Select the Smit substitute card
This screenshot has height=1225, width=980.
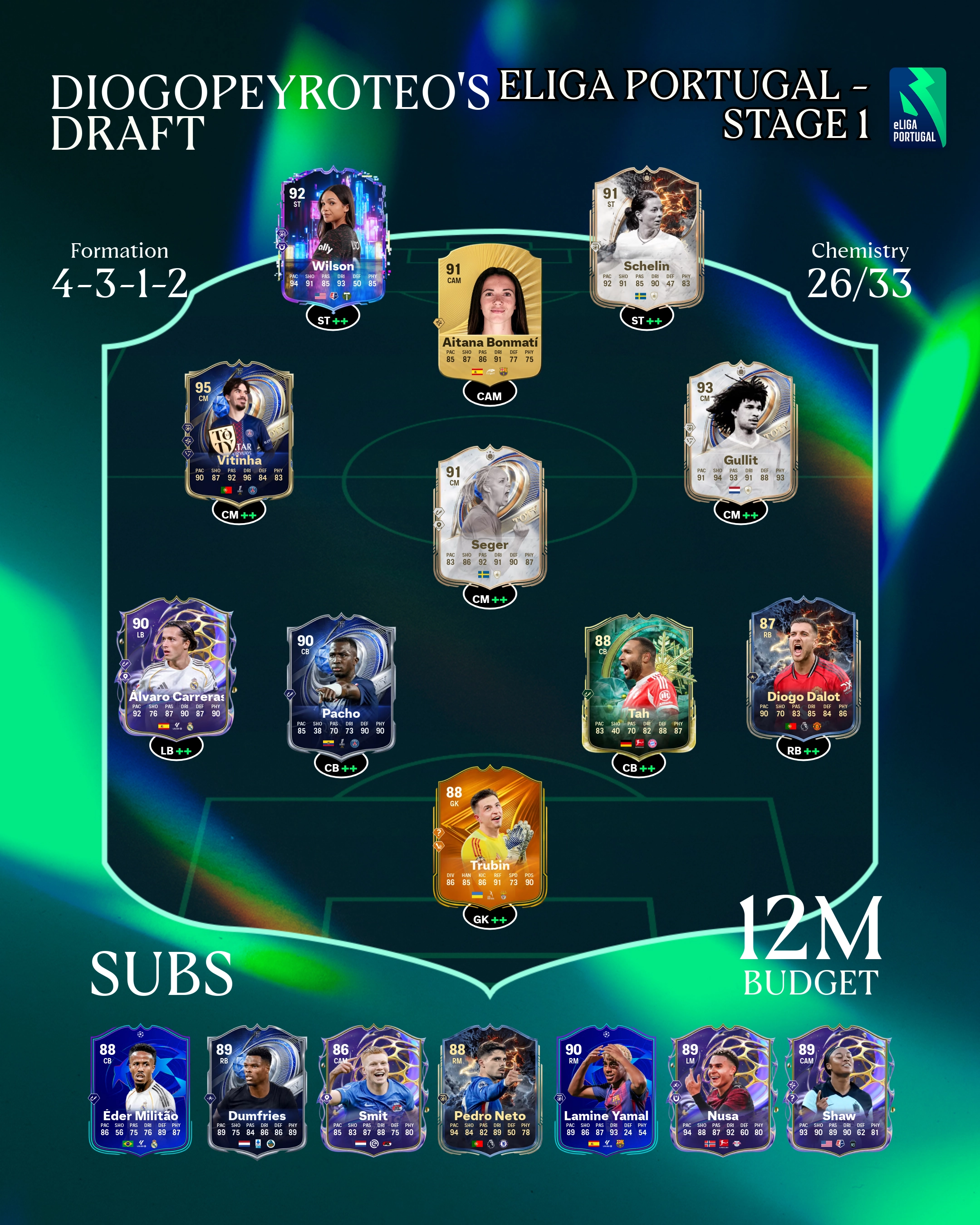[373, 1090]
